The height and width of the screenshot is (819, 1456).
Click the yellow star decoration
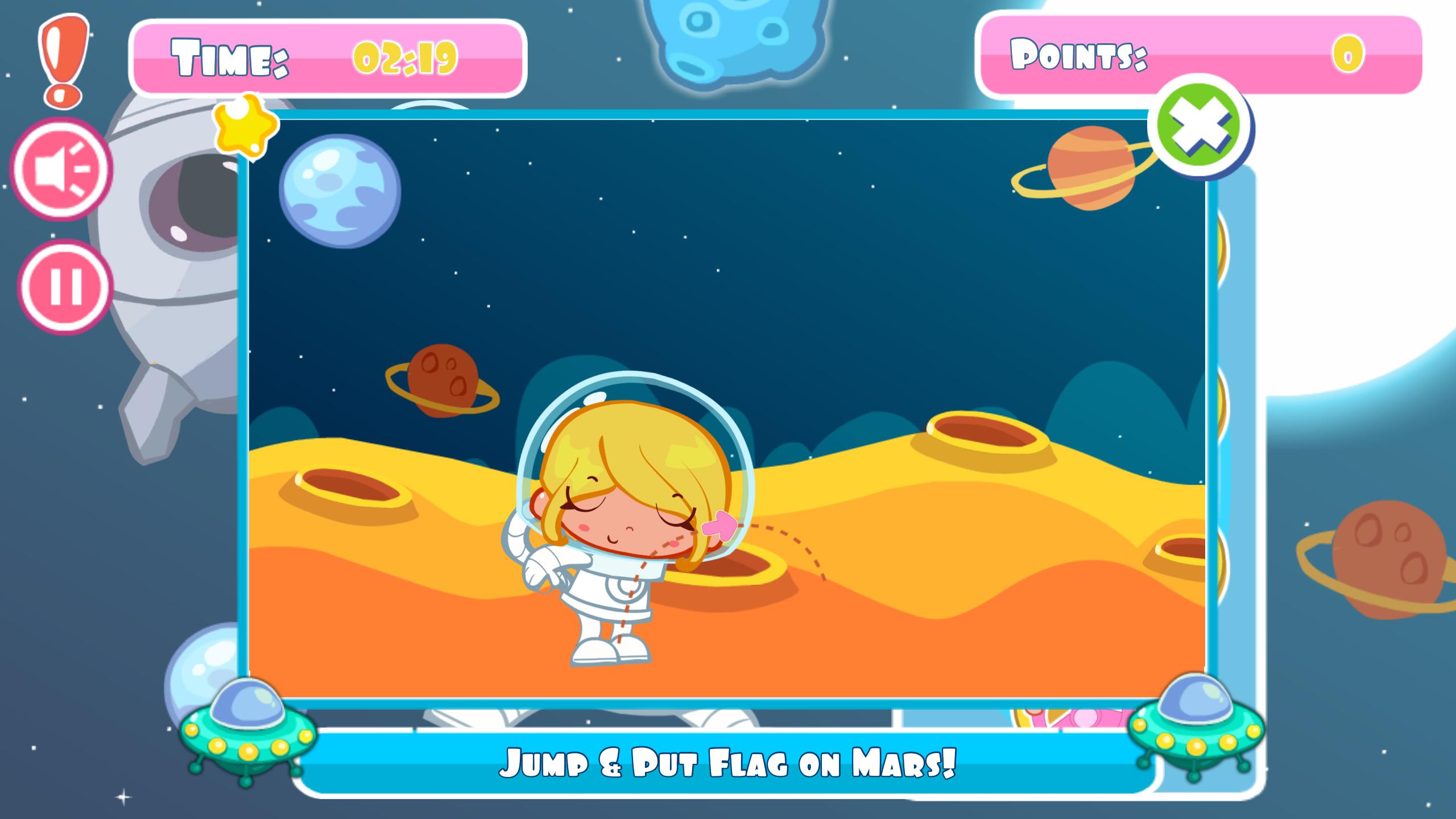pos(244,129)
